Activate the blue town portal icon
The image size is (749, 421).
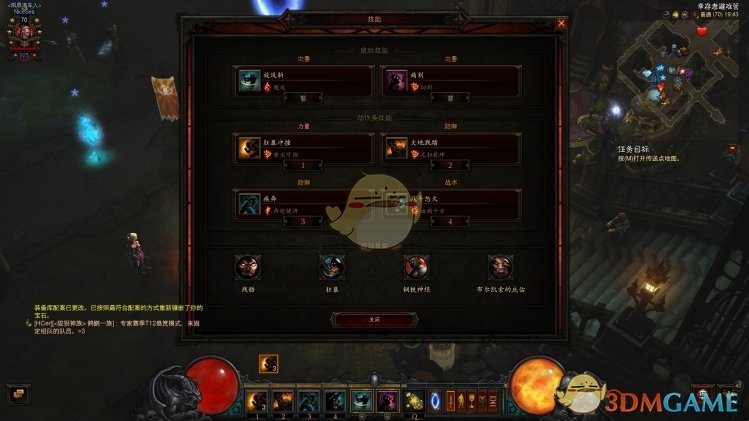pyautogui.click(x=435, y=401)
